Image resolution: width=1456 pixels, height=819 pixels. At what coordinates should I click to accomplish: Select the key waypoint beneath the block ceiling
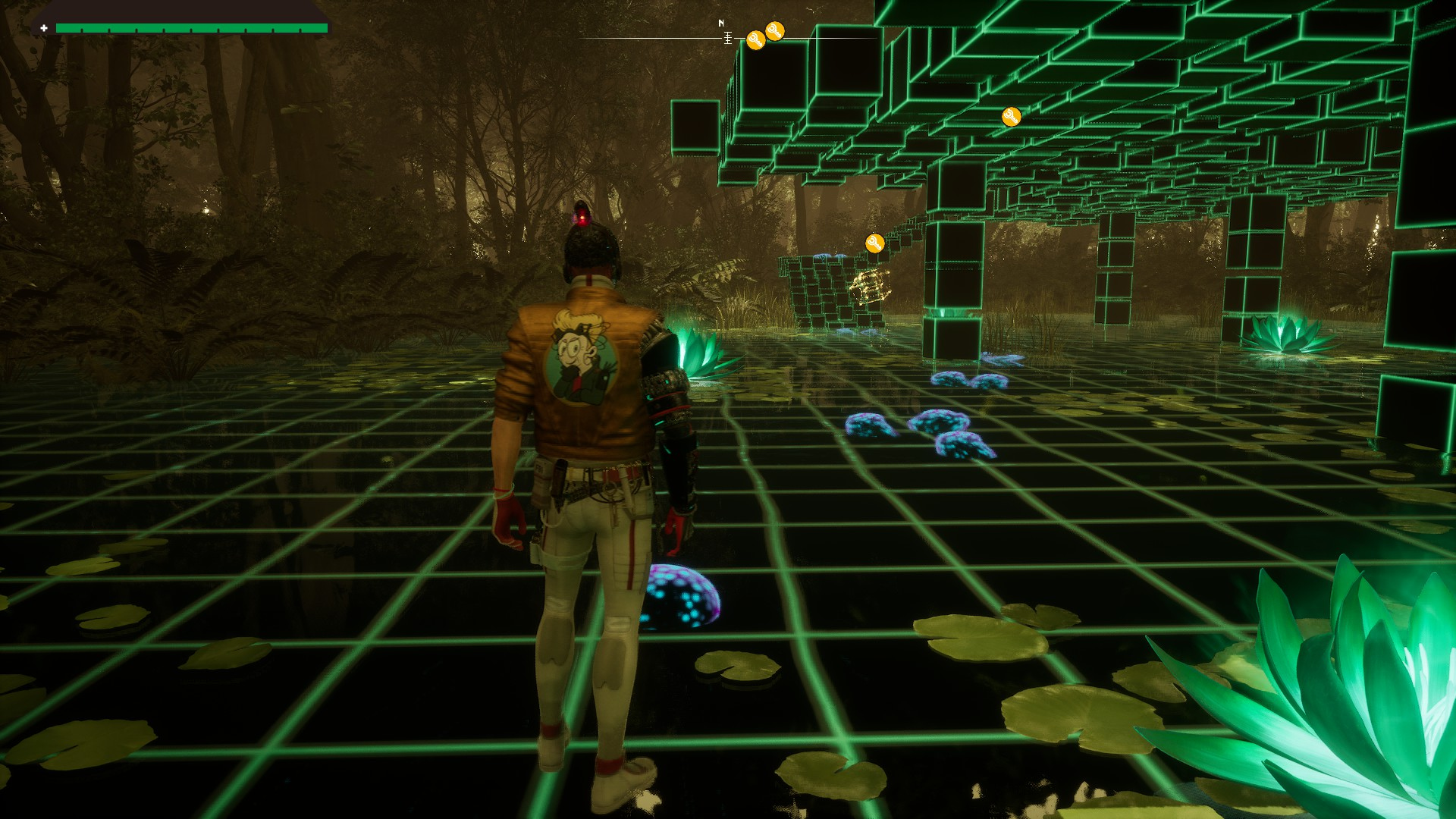click(x=1011, y=117)
